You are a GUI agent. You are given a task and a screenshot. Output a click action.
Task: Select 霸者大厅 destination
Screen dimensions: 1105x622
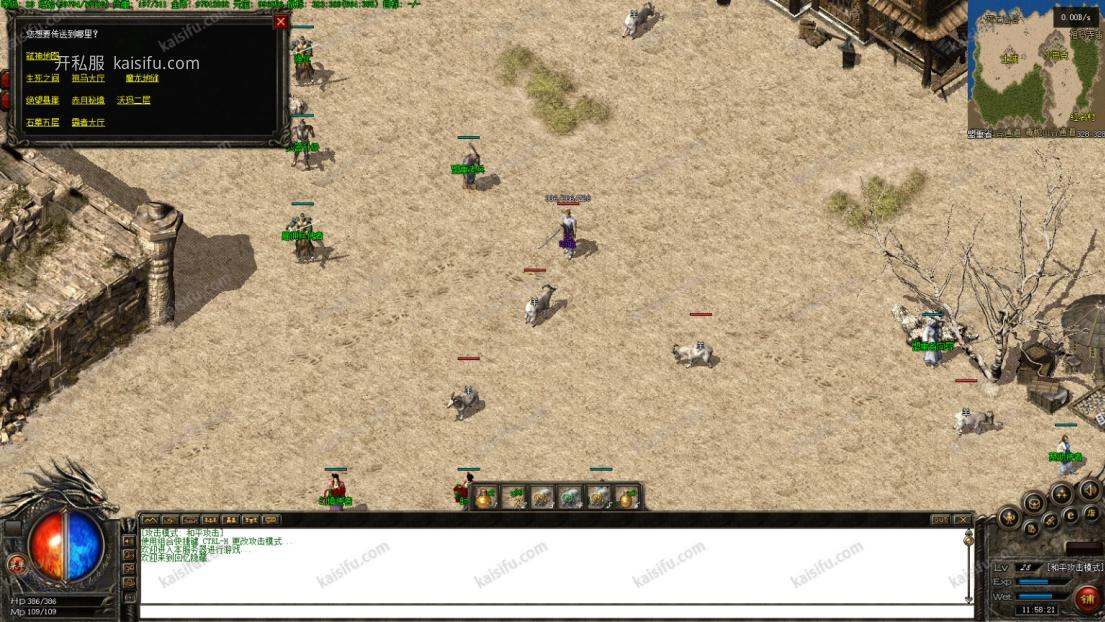tap(88, 122)
